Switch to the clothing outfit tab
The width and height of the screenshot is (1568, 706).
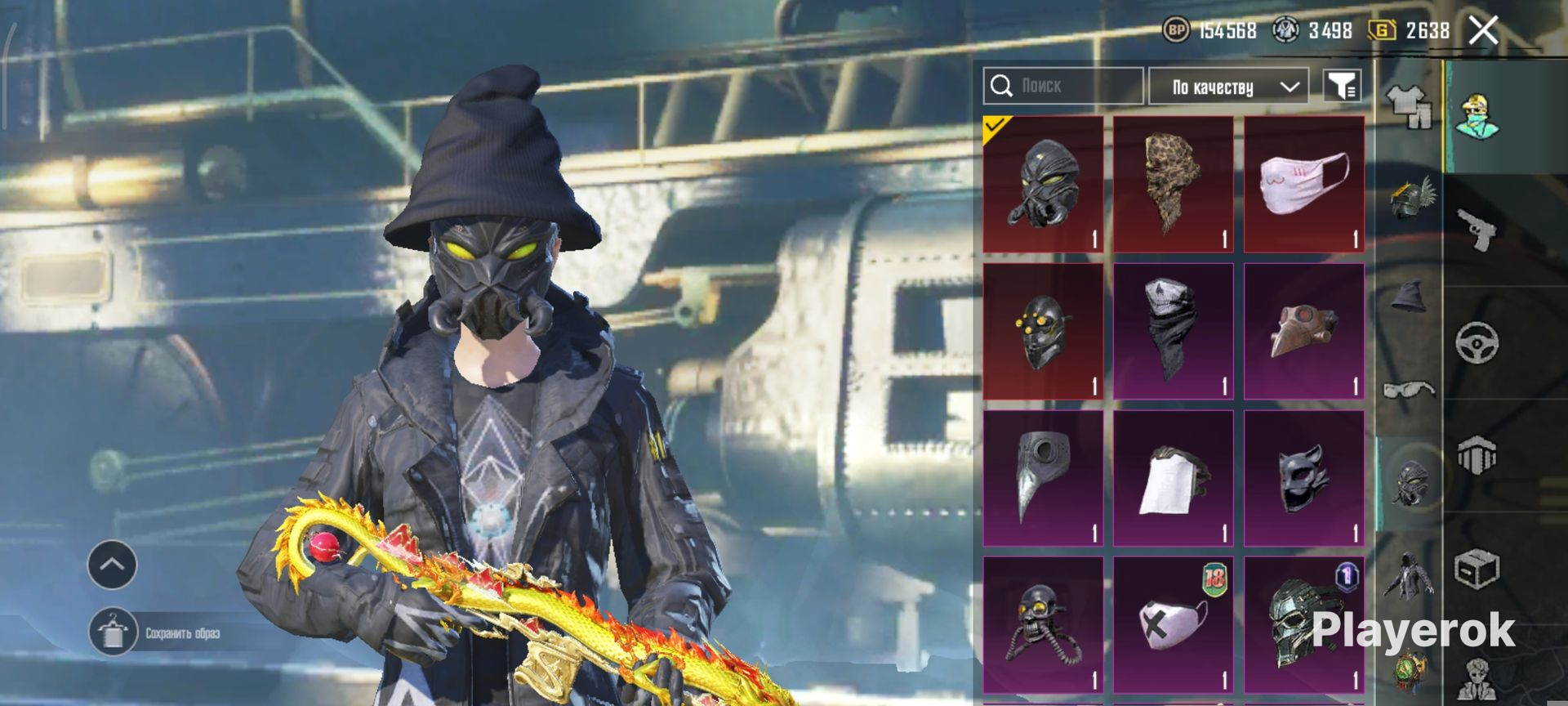tap(1409, 108)
